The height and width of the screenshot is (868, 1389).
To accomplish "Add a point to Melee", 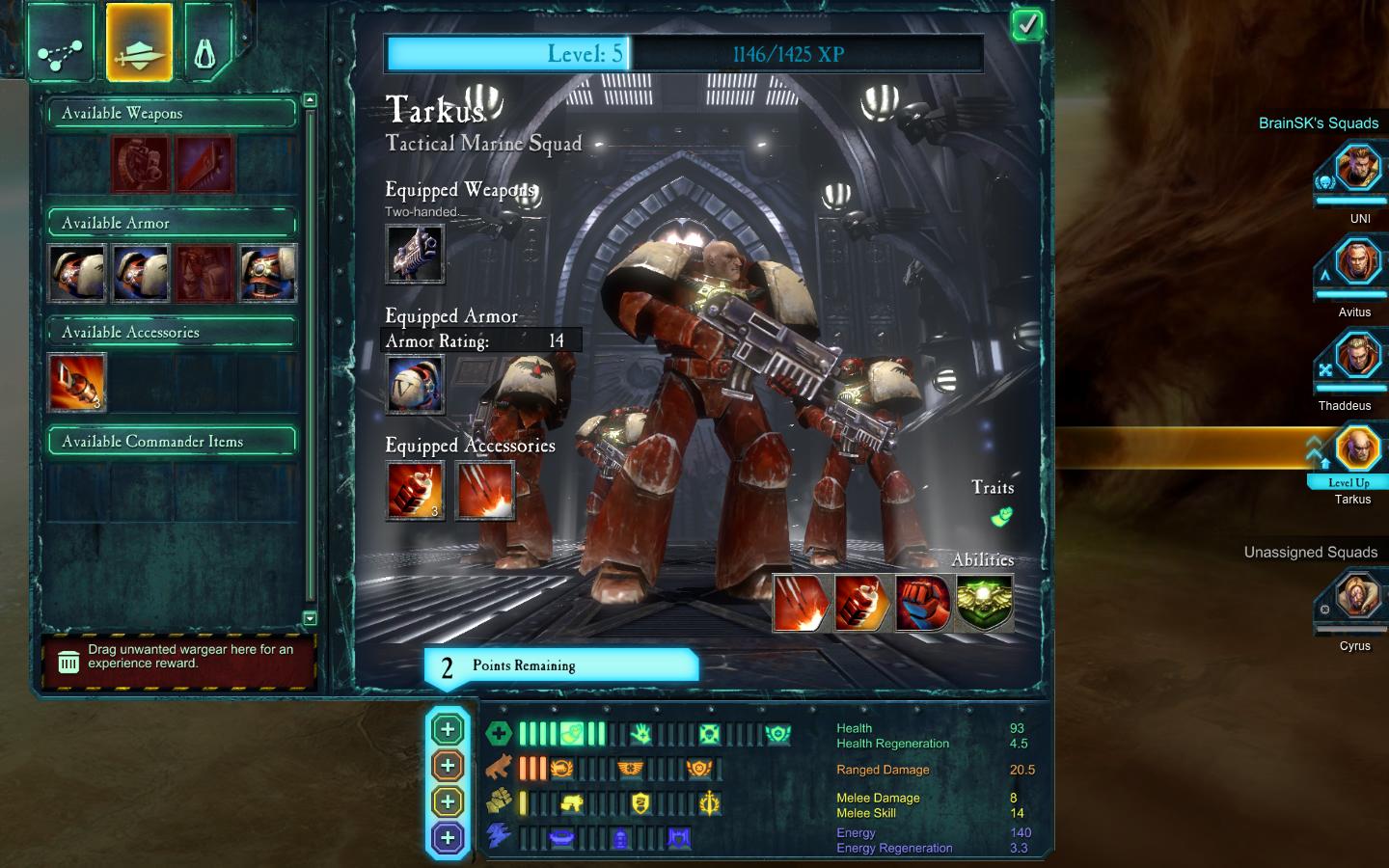I will 448,801.
